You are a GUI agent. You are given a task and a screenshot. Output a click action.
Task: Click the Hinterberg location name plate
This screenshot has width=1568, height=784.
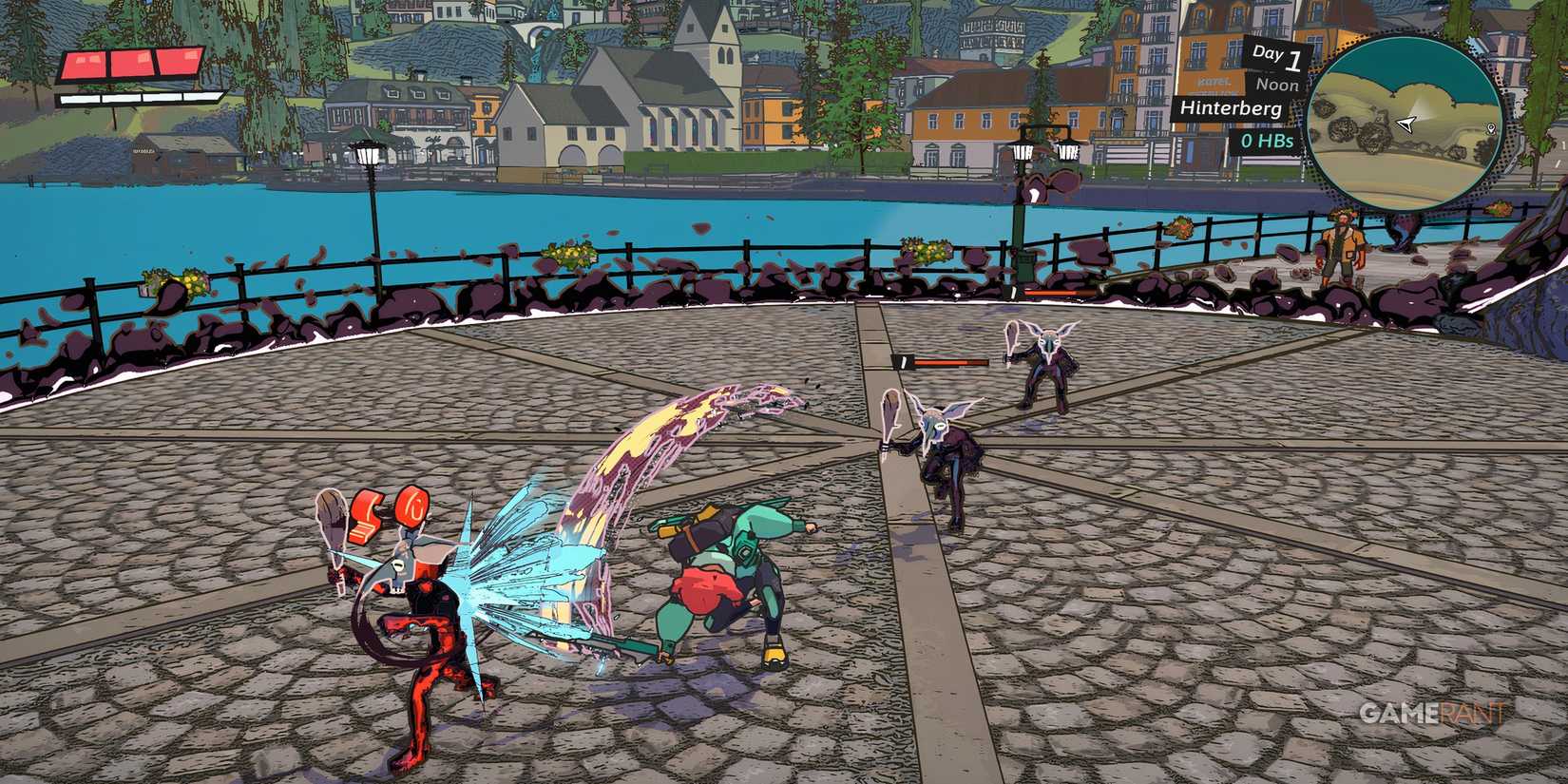[x=1231, y=111]
